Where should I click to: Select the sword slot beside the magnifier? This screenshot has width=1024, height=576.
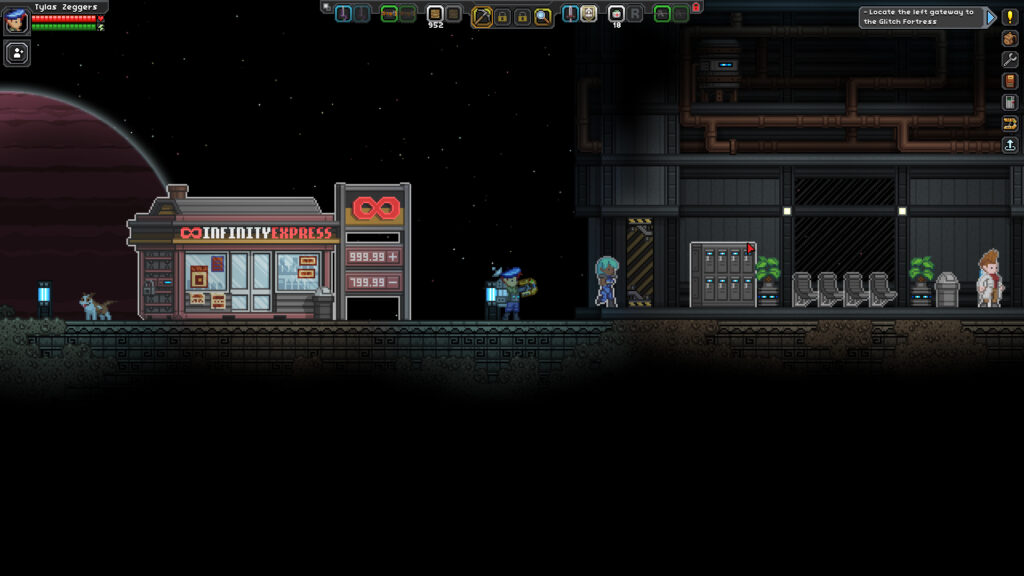[x=570, y=14]
